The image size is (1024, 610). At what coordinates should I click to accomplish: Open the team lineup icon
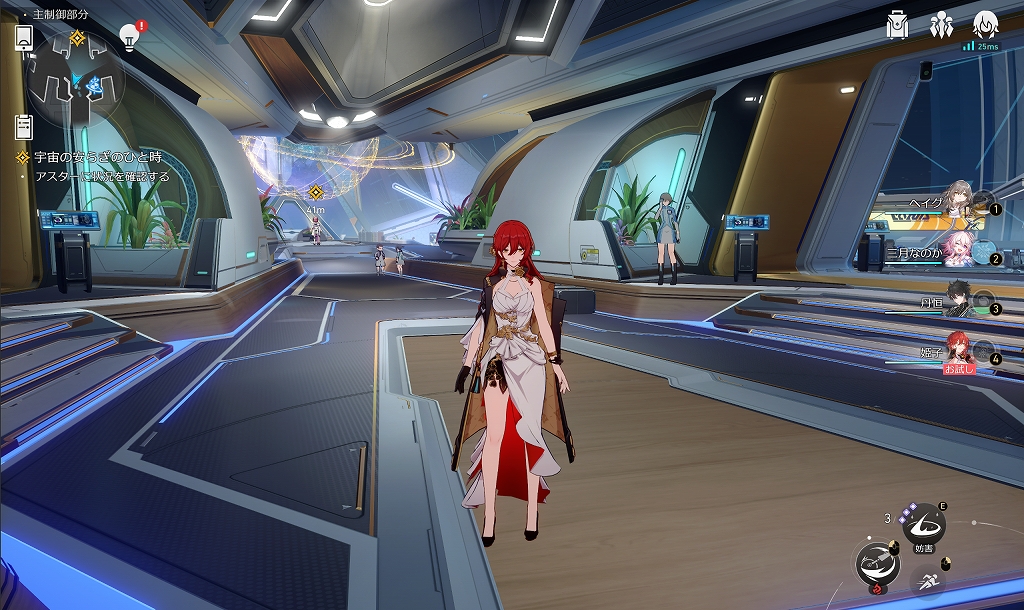[940, 26]
